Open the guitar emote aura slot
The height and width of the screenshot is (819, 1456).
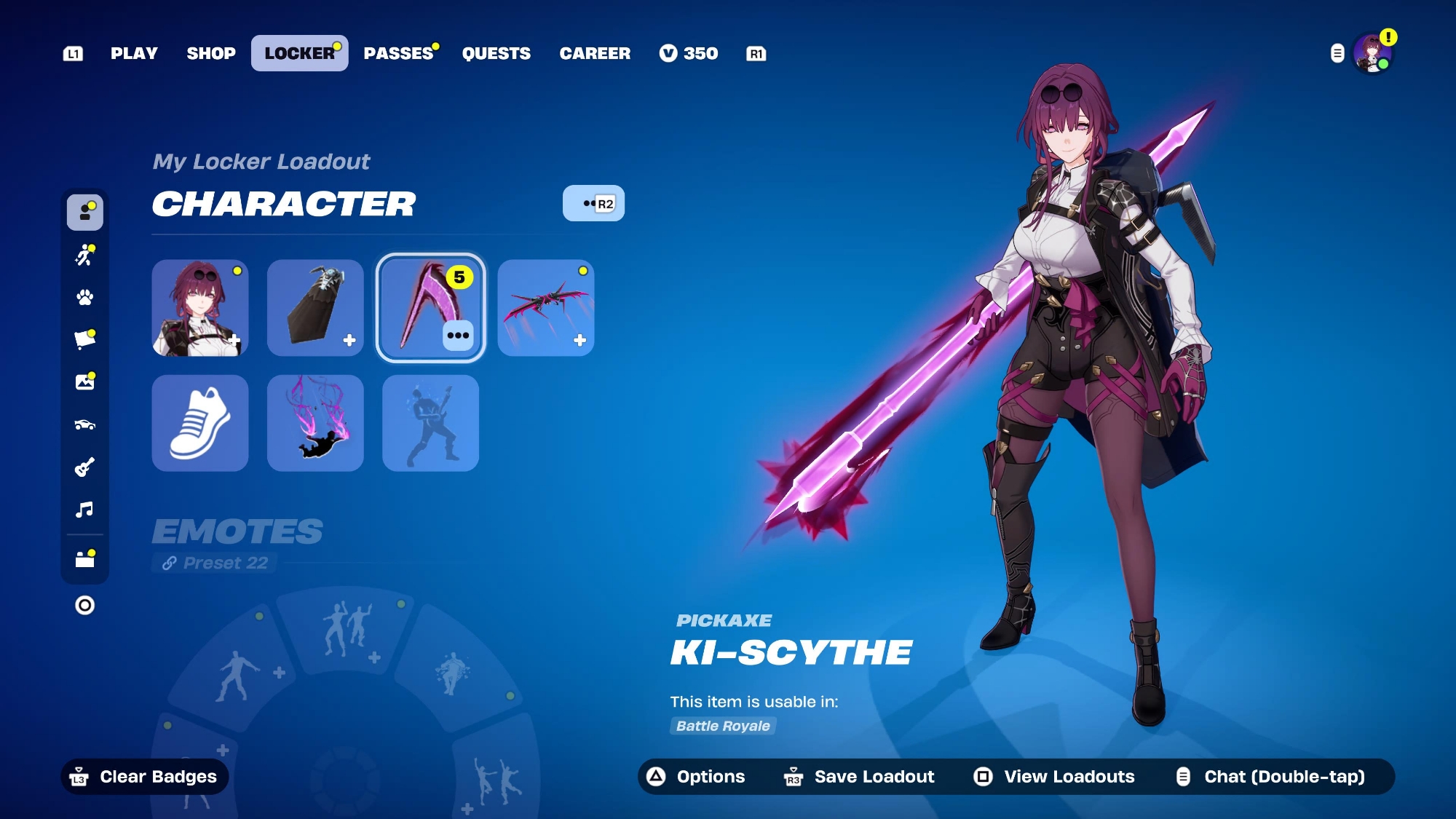430,423
